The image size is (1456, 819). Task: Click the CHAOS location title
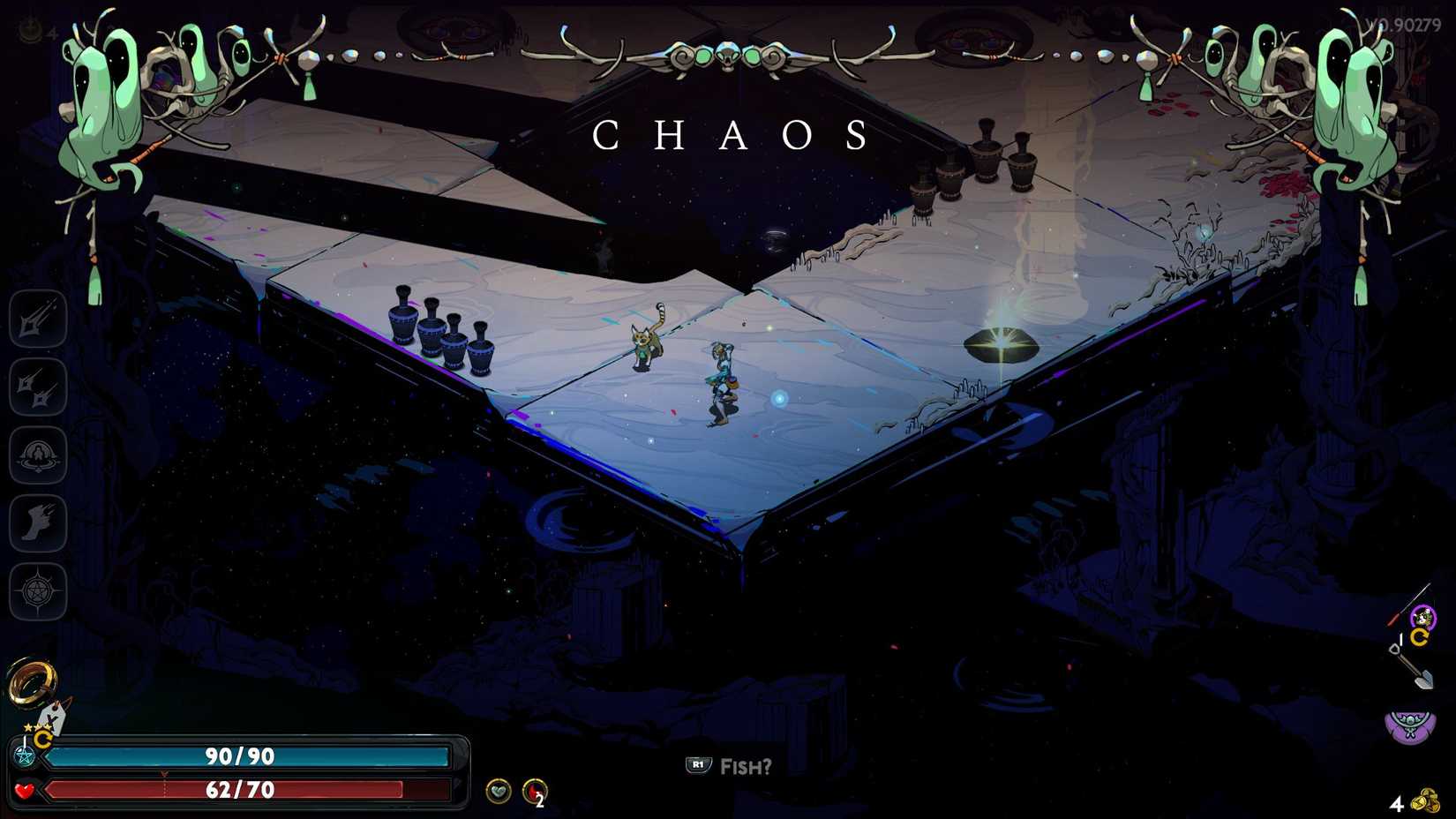pos(731,134)
